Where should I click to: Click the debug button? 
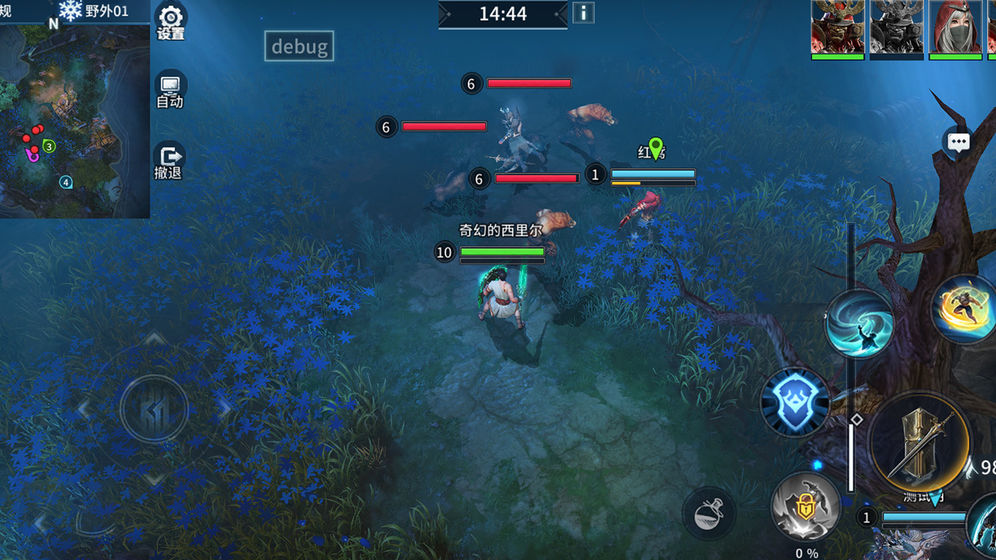(x=299, y=46)
